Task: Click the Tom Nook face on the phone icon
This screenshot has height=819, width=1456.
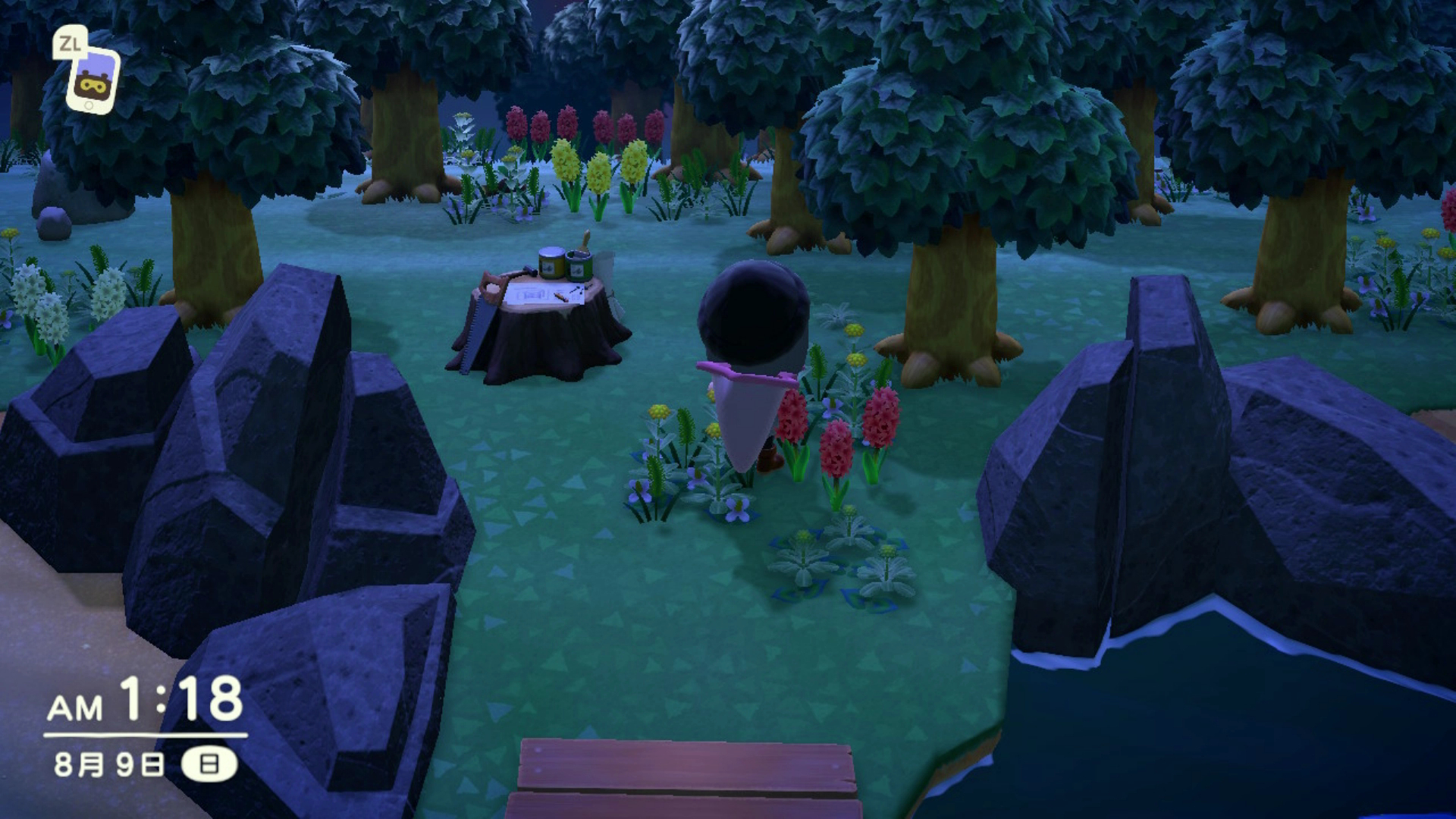Action: (92, 86)
